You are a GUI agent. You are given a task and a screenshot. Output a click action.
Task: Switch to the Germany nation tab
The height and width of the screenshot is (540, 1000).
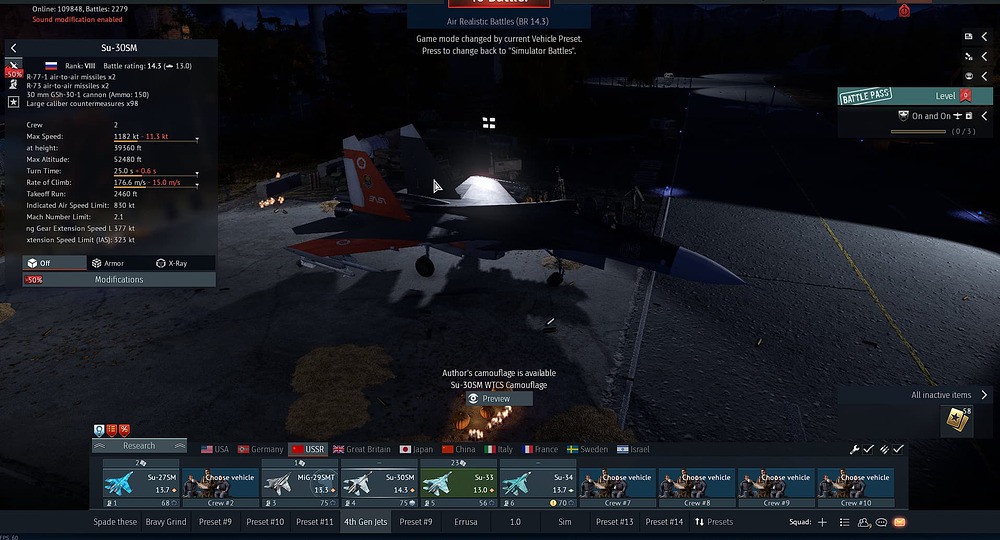click(260, 450)
